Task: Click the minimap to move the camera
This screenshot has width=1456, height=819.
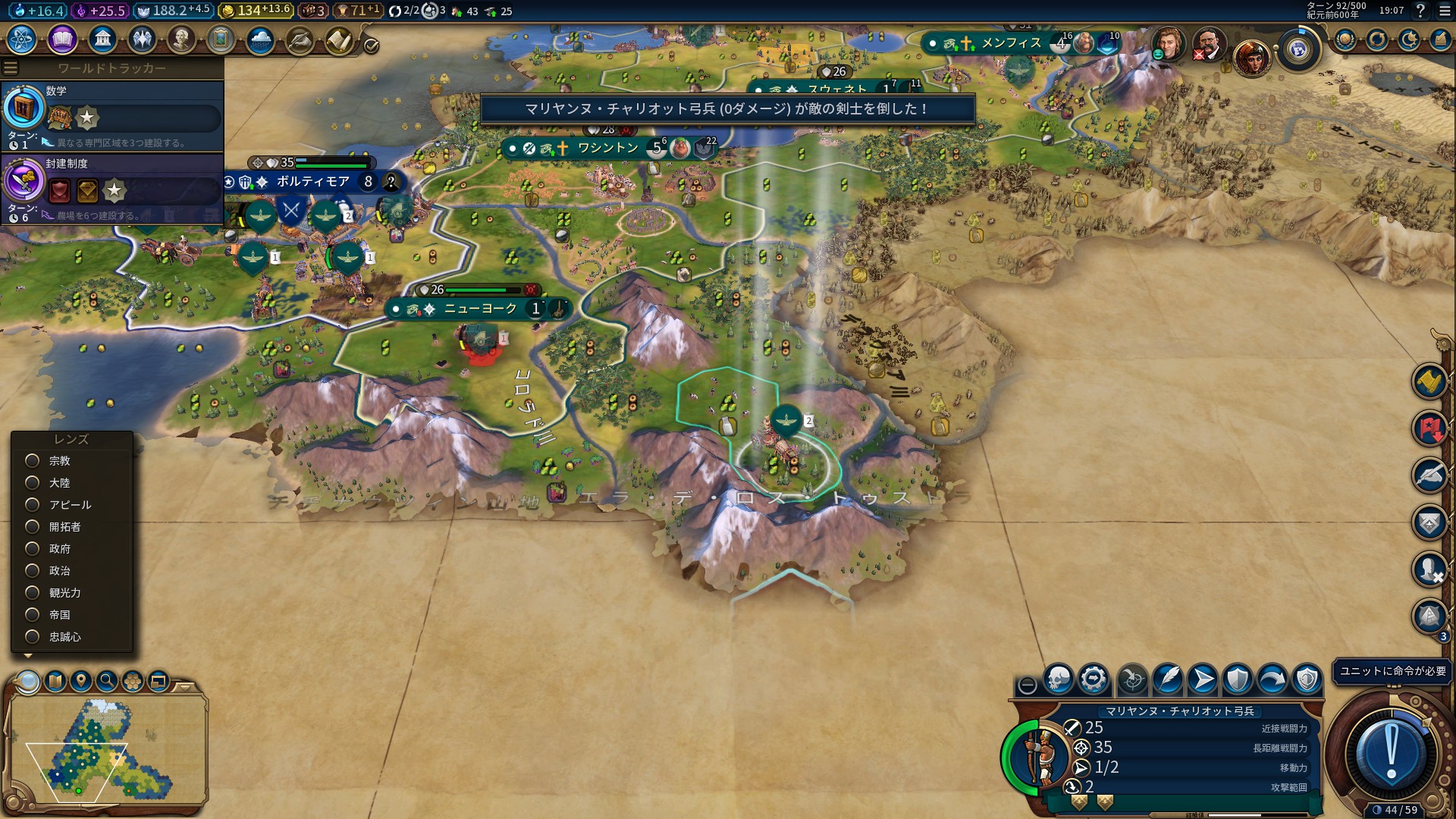Action: click(x=106, y=747)
